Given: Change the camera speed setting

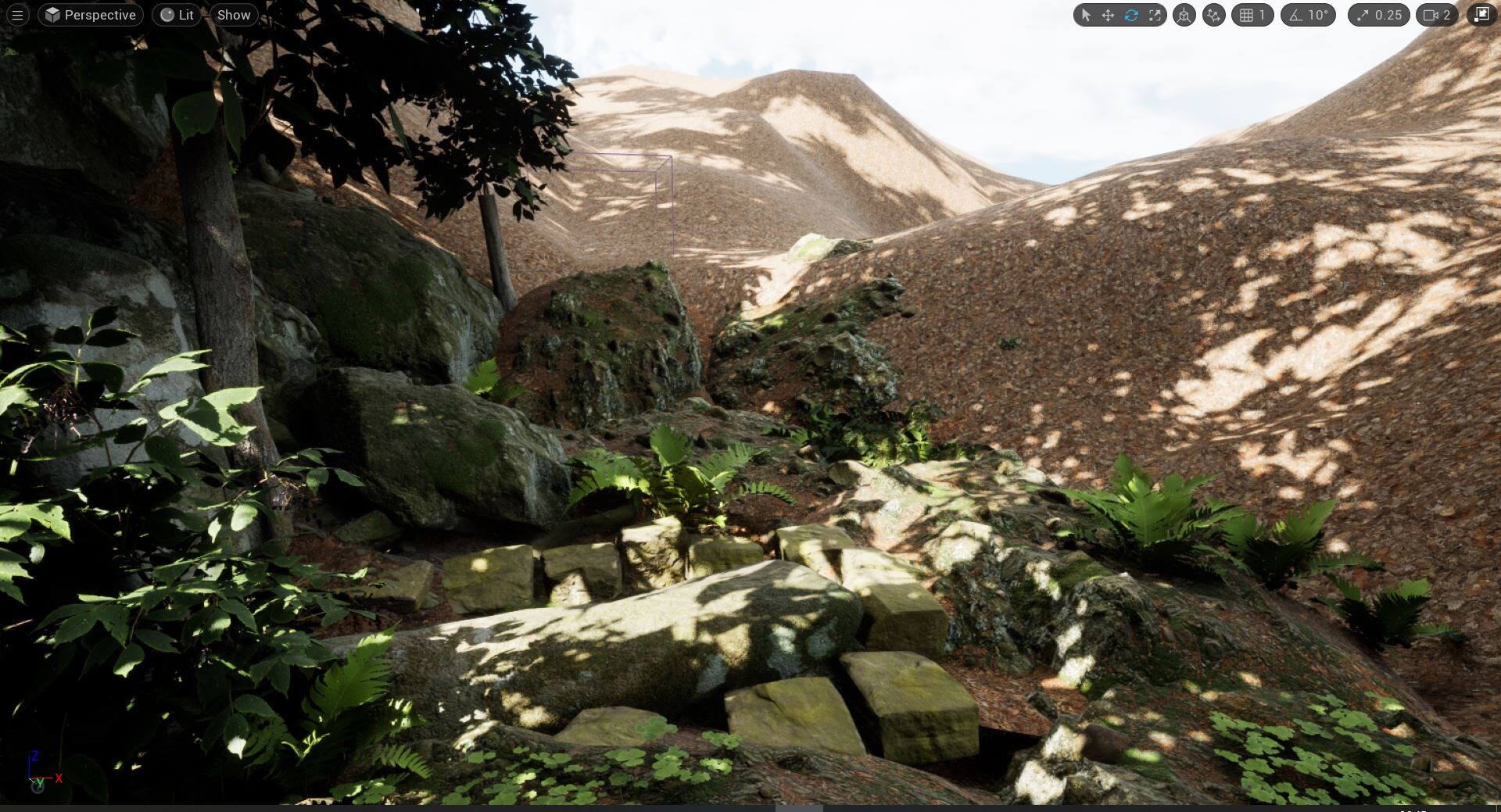Looking at the screenshot, I should click(x=1437, y=15).
